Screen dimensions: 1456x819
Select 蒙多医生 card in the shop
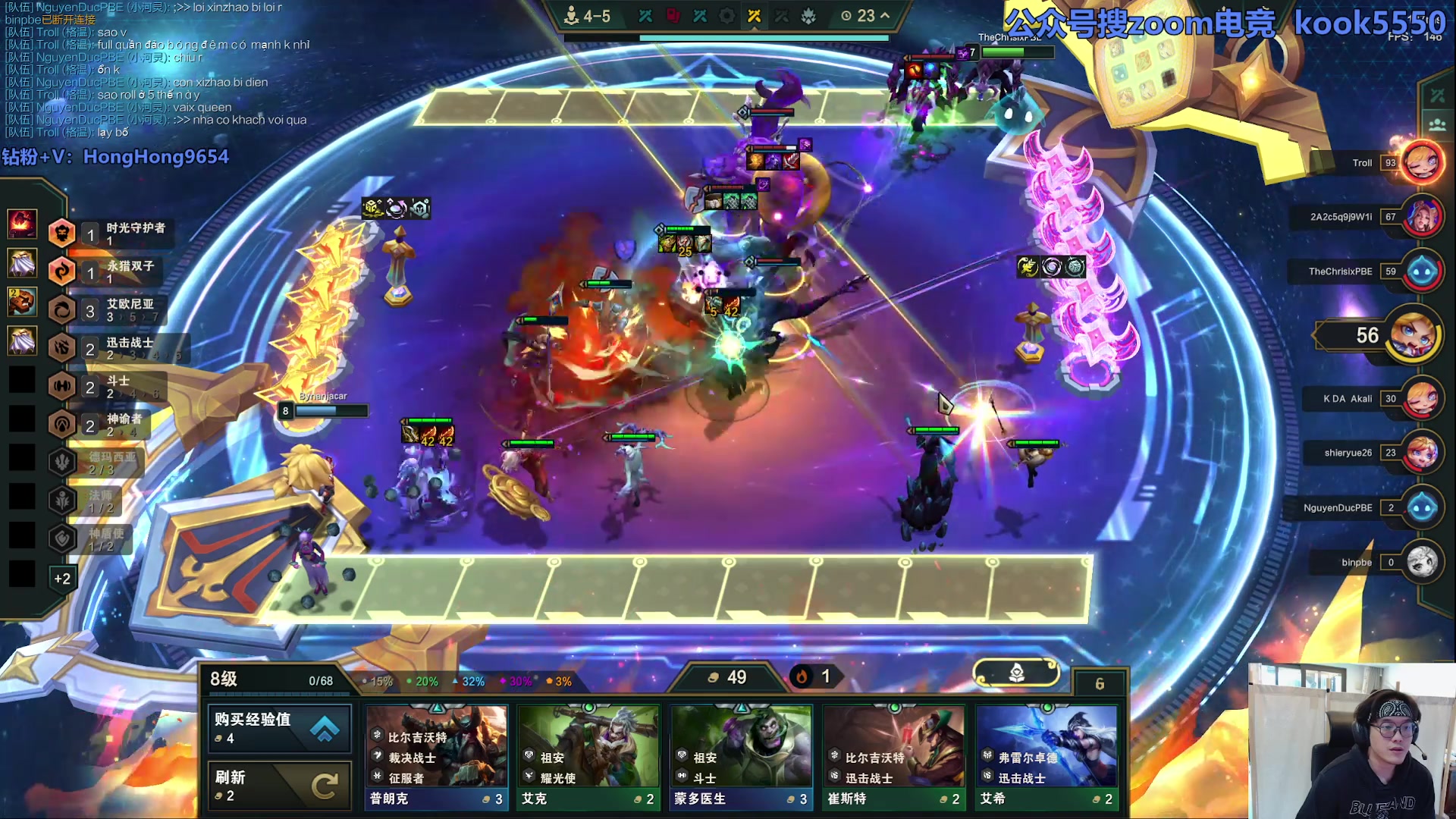coord(741,757)
